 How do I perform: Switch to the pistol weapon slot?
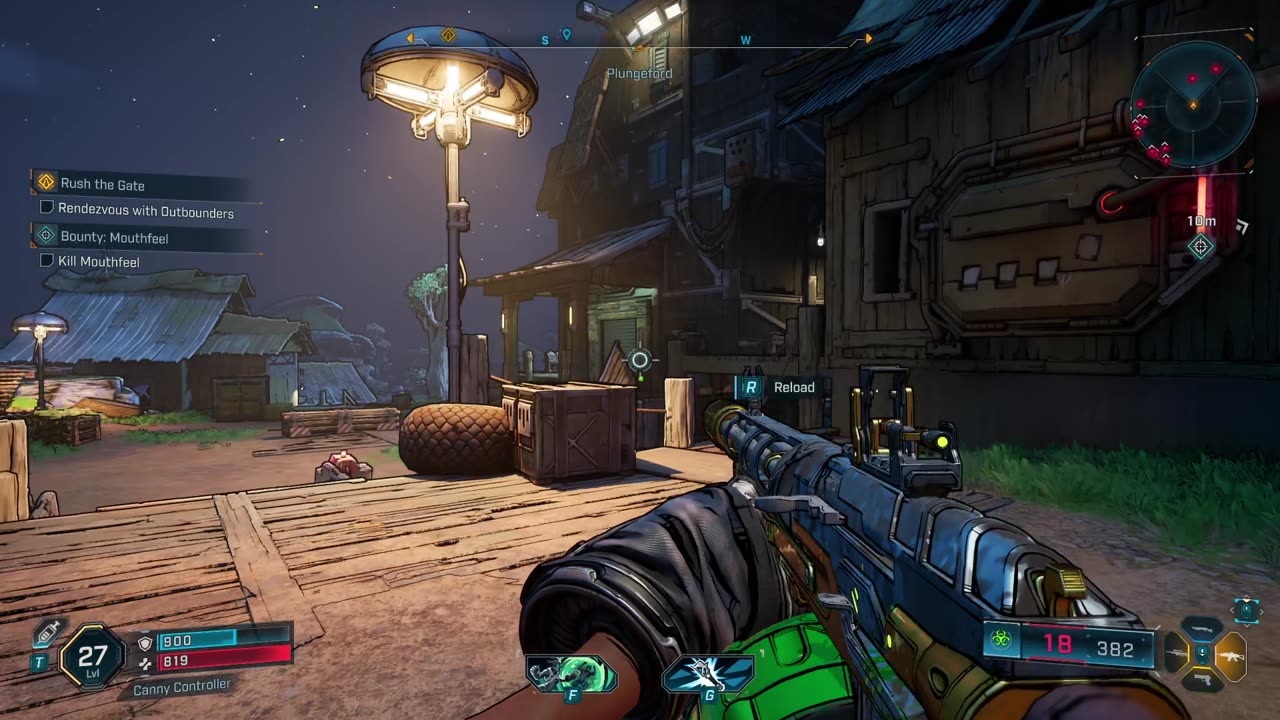tap(1202, 680)
